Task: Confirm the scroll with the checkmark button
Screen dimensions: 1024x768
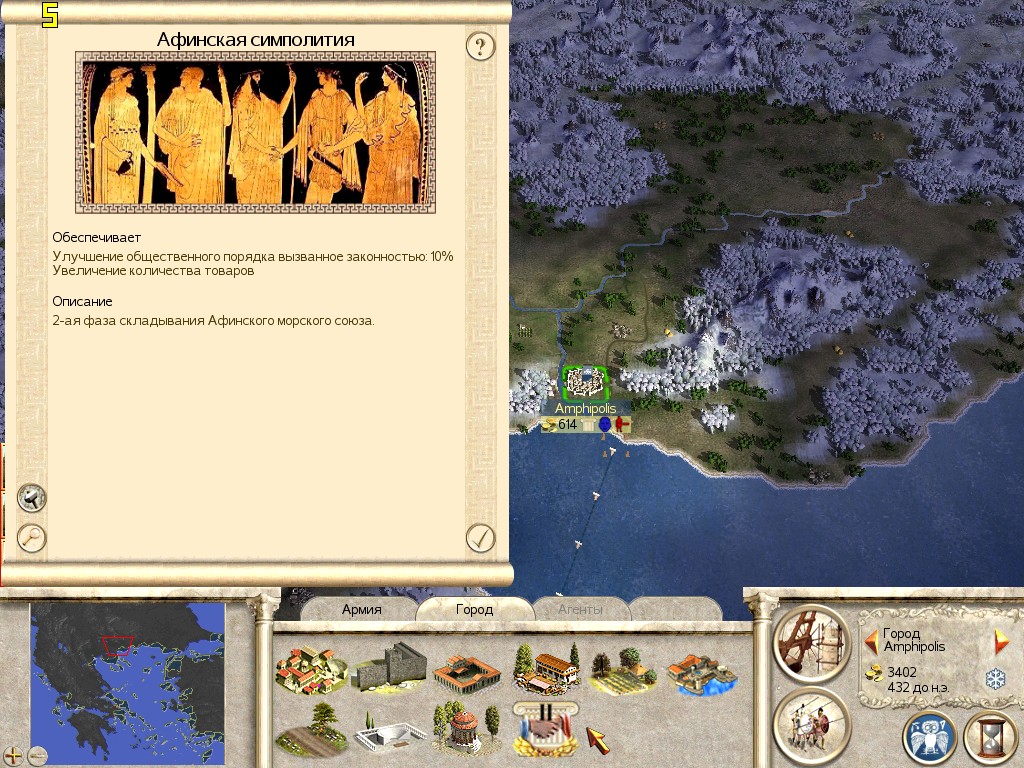Action: (481, 538)
